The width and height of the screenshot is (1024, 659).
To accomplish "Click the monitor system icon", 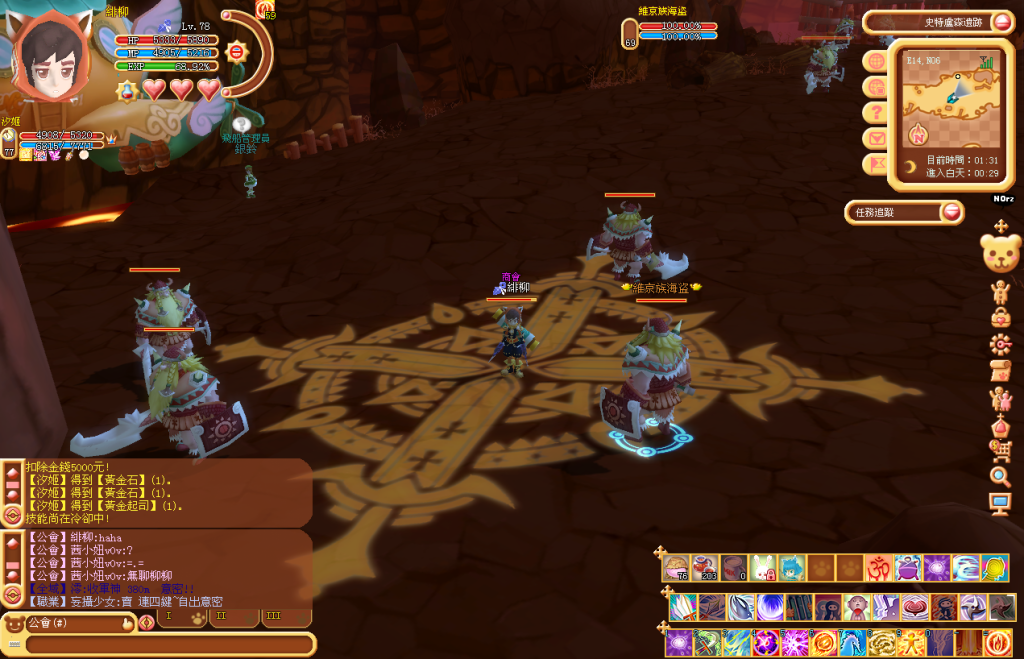I will tap(1000, 504).
